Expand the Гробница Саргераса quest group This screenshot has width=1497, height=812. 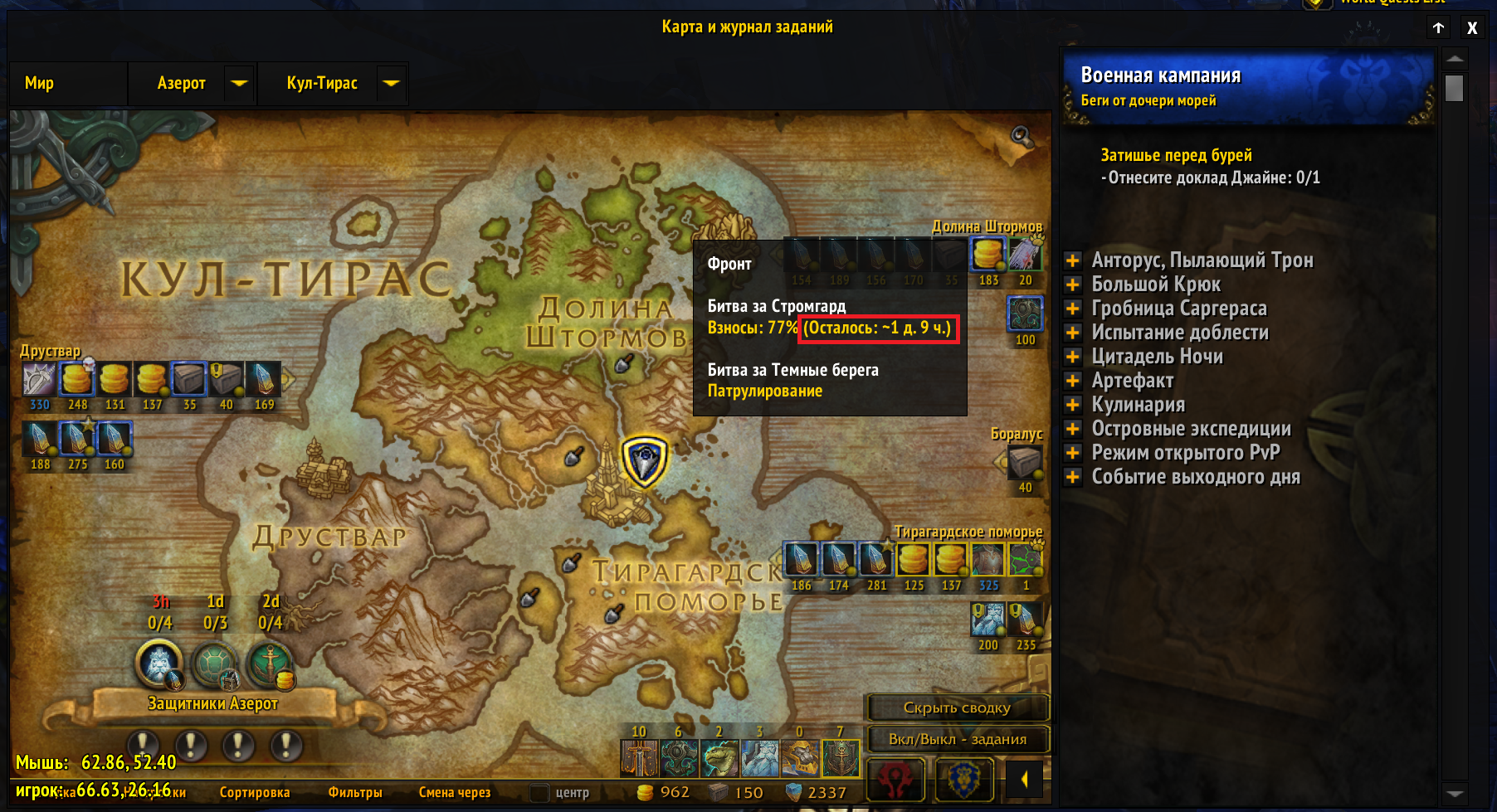click(1073, 309)
